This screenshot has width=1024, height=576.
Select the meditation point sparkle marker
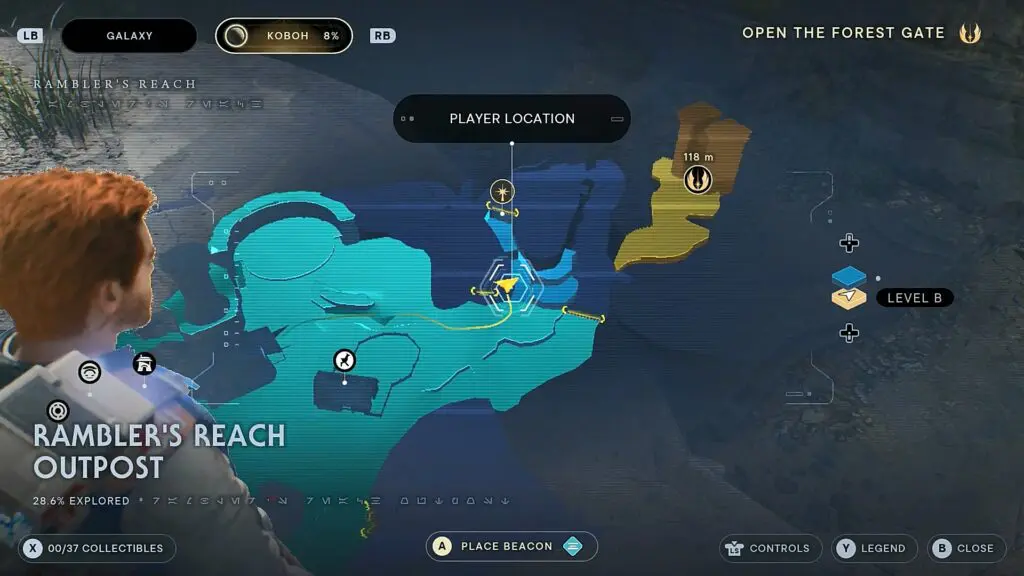coord(502,190)
